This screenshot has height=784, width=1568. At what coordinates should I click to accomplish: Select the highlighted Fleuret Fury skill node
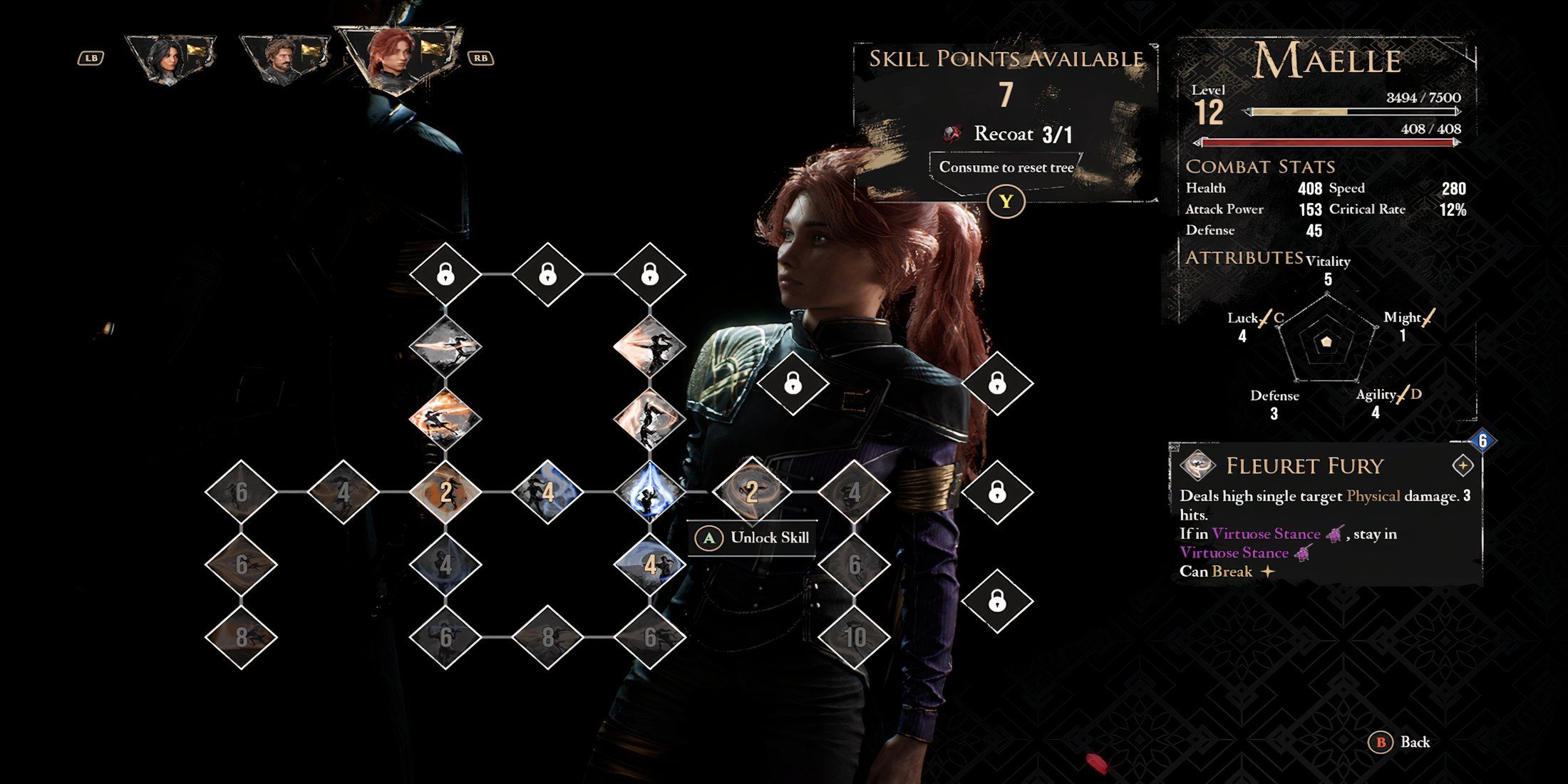(751, 492)
